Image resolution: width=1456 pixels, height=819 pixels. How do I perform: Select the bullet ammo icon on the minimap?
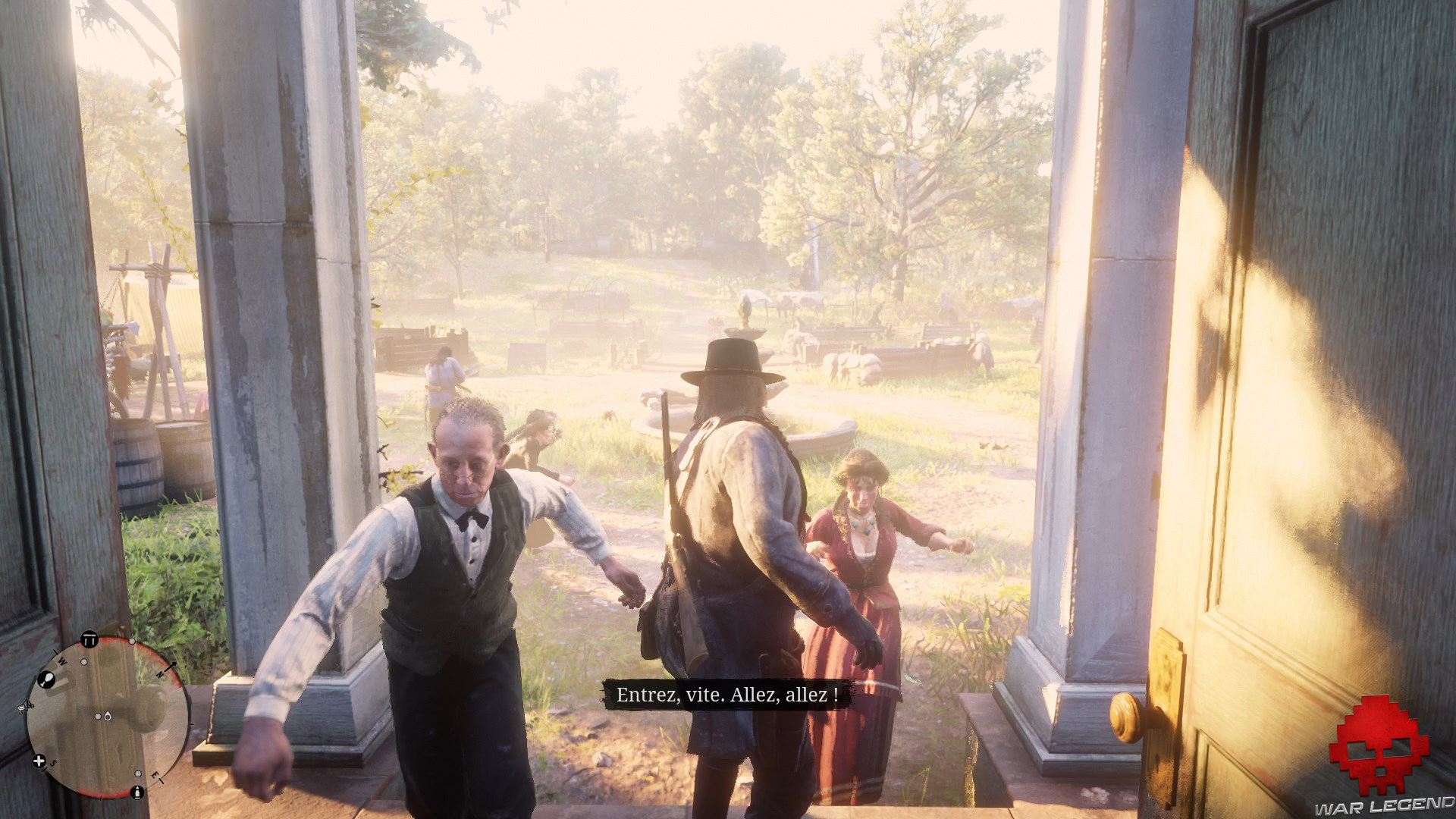point(138,792)
